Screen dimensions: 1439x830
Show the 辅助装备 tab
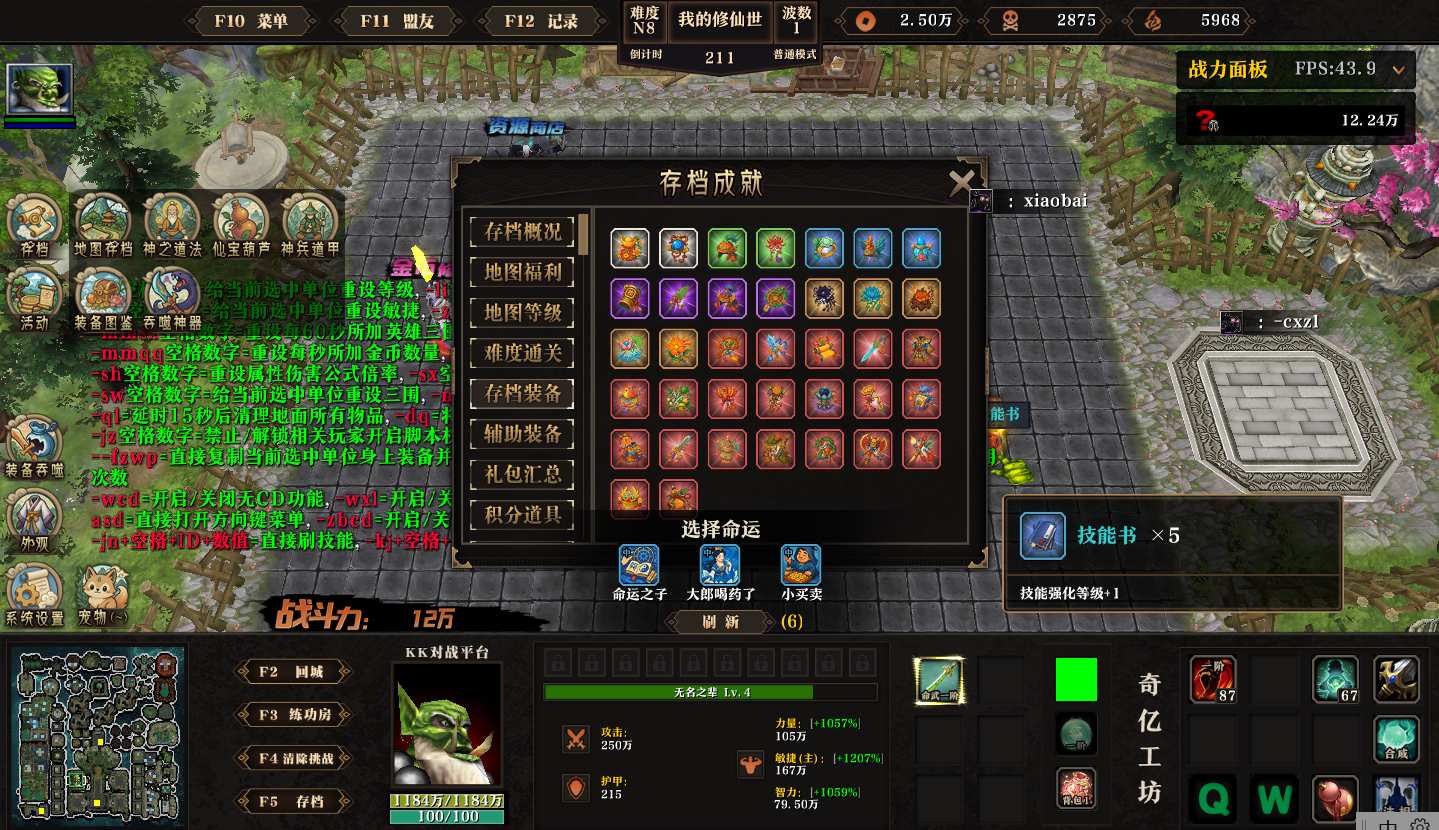click(522, 434)
